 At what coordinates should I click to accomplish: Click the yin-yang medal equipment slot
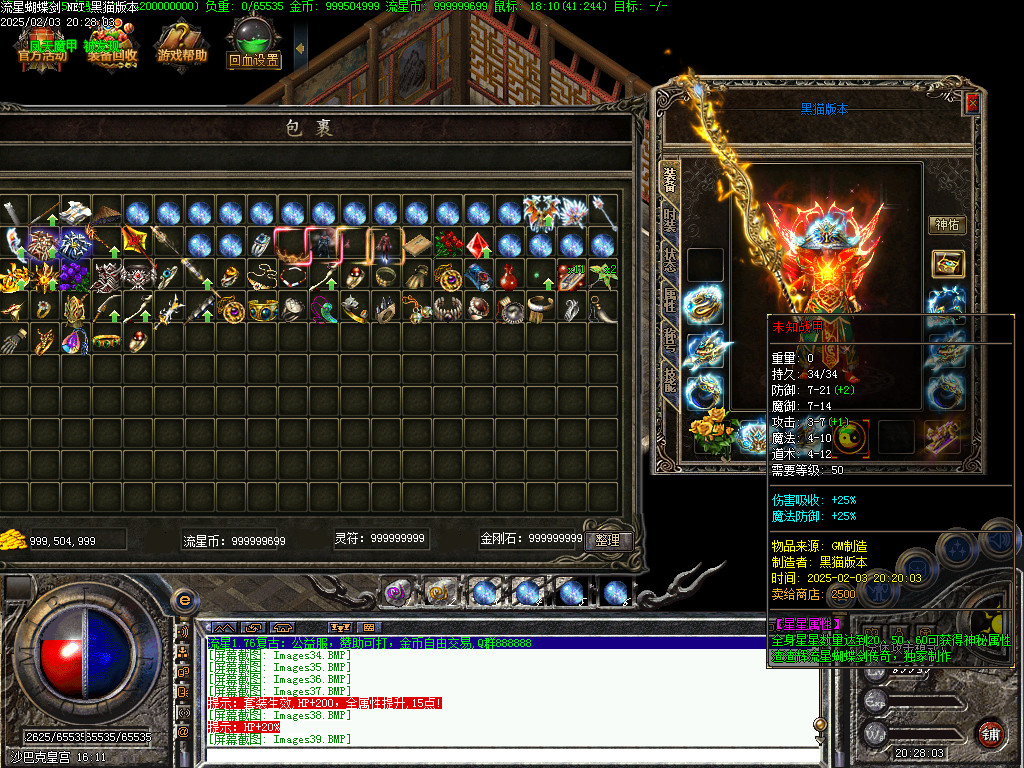click(851, 436)
